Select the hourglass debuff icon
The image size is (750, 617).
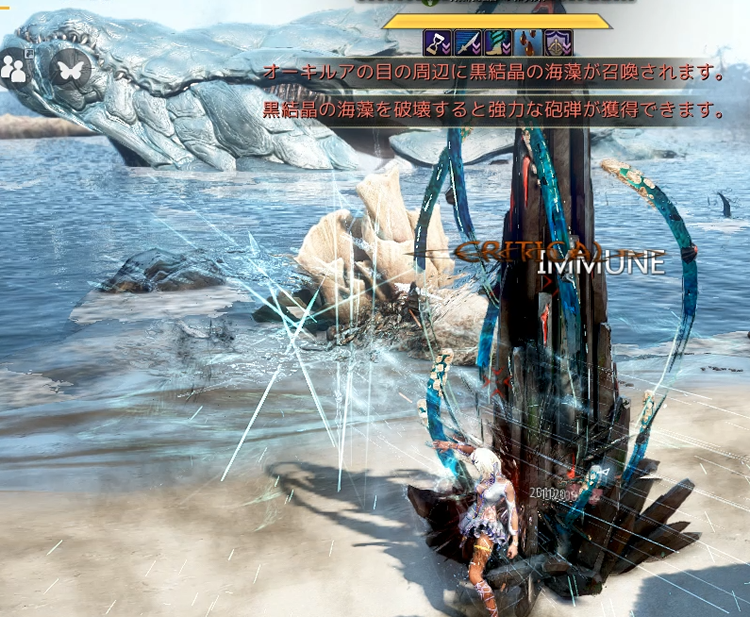click(437, 43)
